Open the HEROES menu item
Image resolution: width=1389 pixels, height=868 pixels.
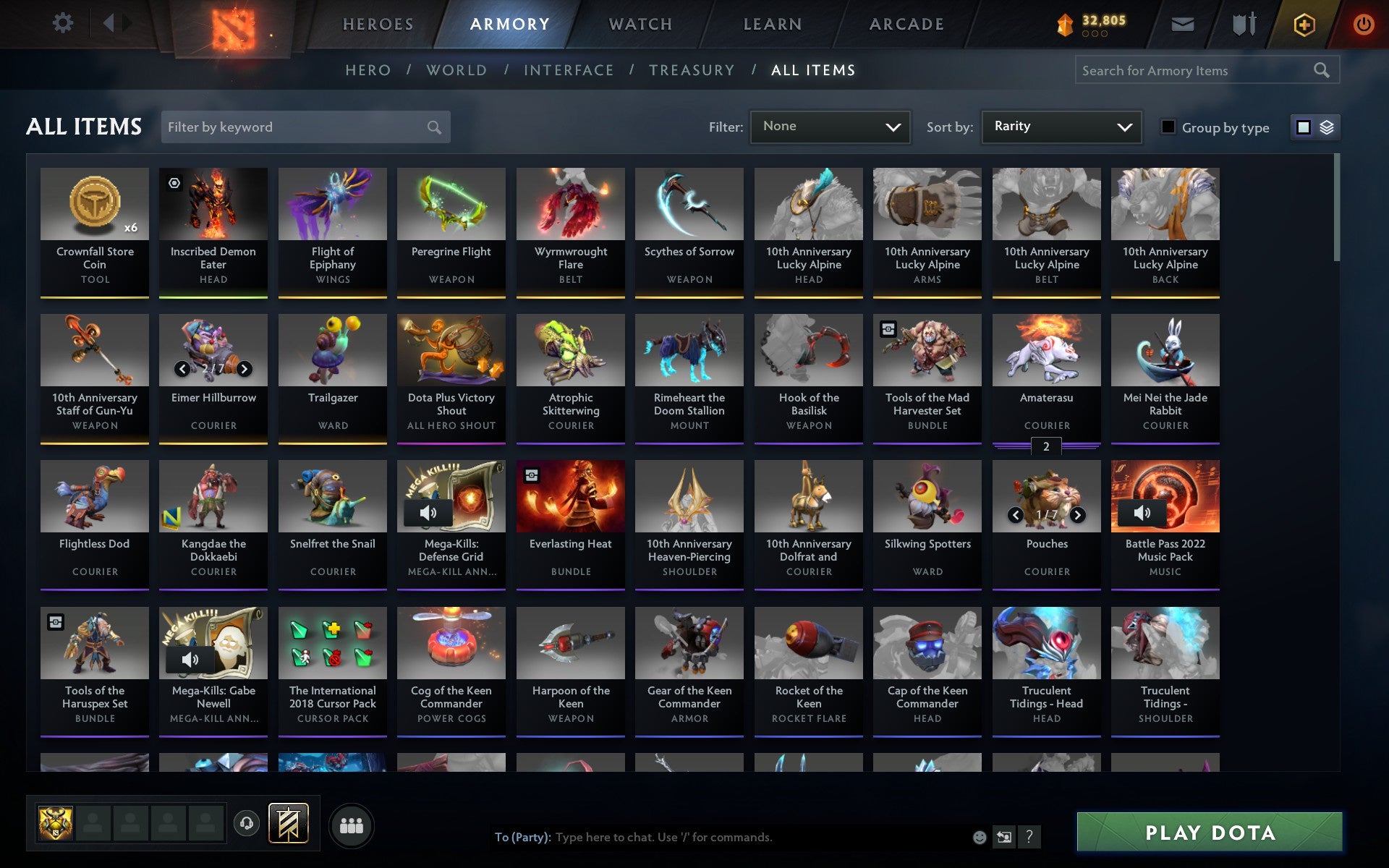click(378, 24)
